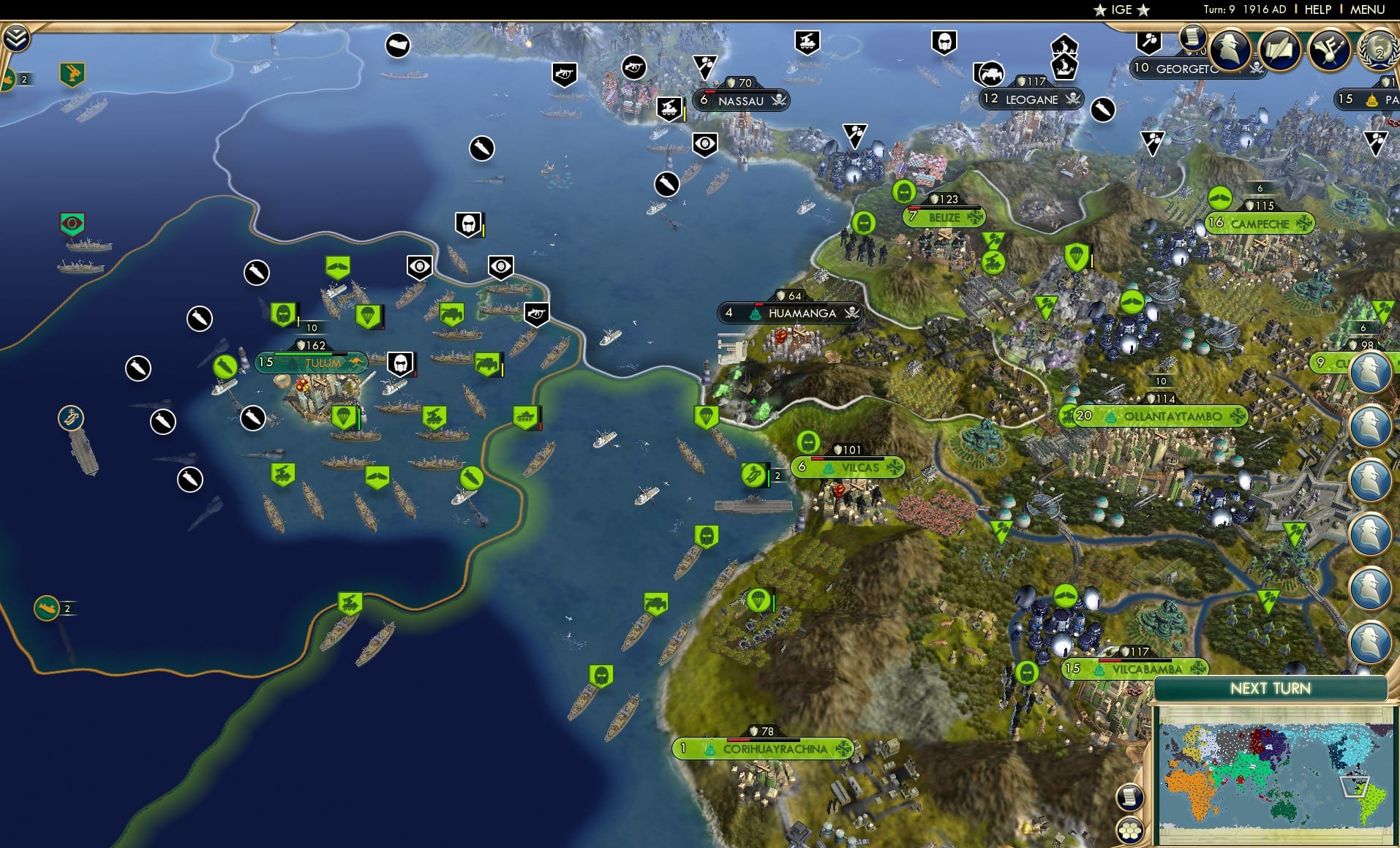Toggle the game log scroll above hex button
1400x848 pixels.
(1129, 797)
